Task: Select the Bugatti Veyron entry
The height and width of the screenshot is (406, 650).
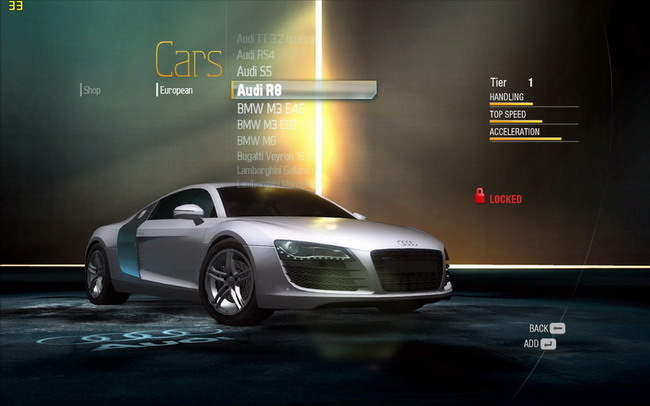Action: [274, 157]
